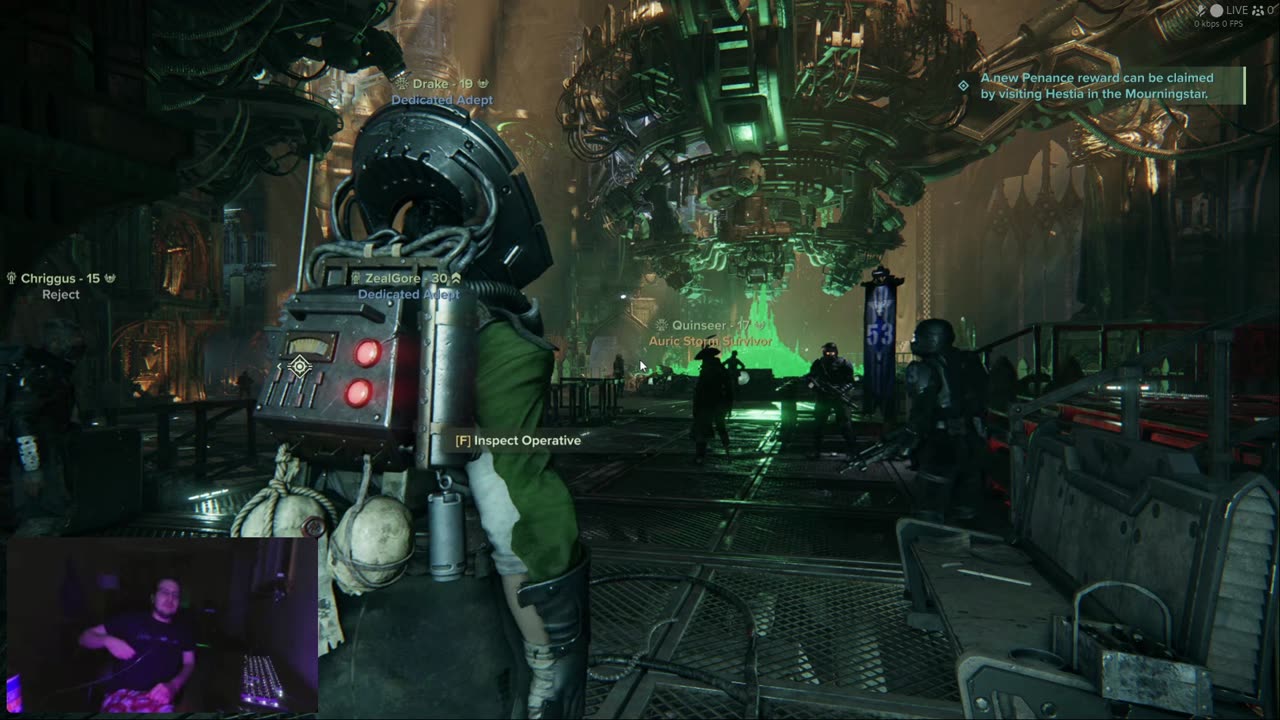Click the LIVE stream status indicator
This screenshot has width=1280, height=720.
1228,10
